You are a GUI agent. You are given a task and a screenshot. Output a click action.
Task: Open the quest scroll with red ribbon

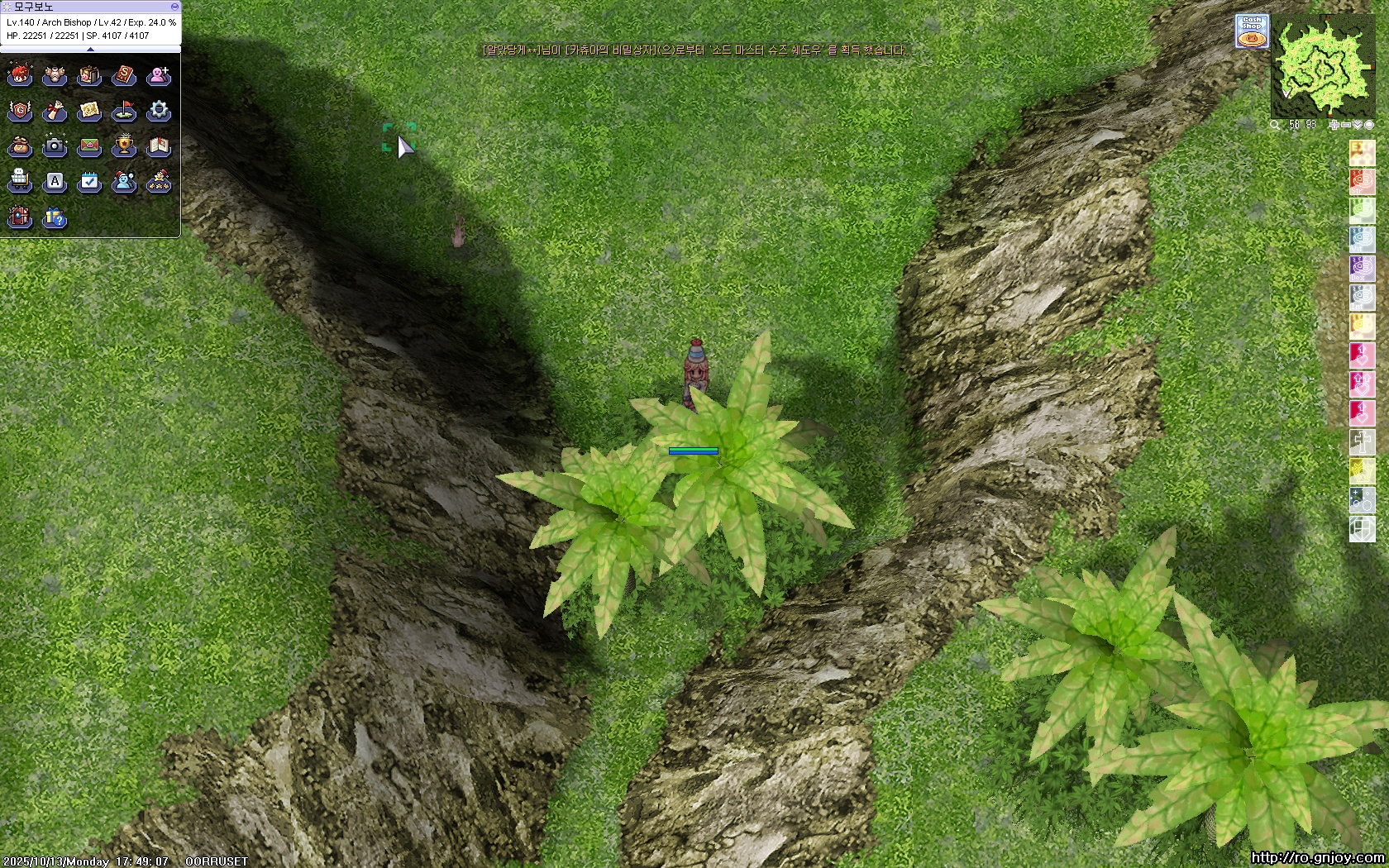(55, 111)
